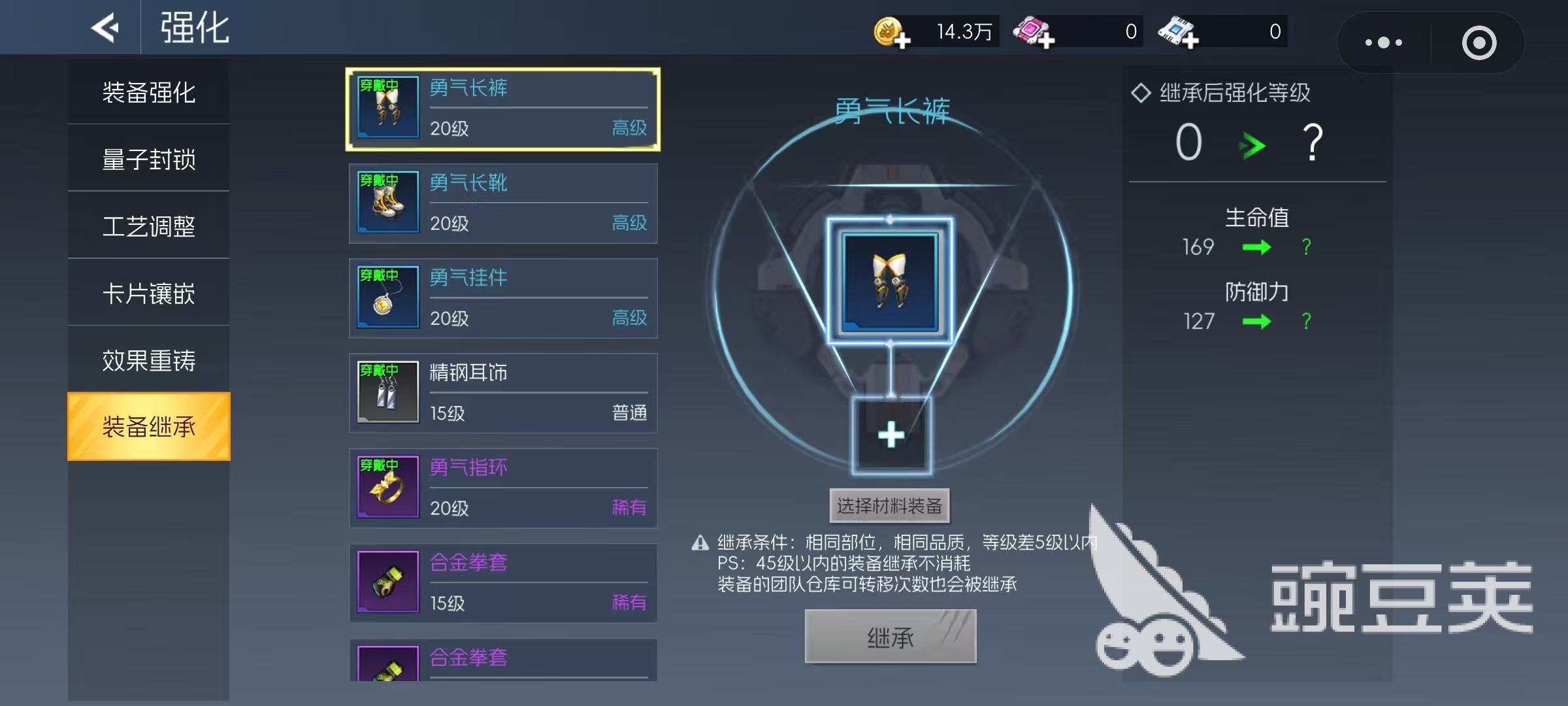The width and height of the screenshot is (1568, 706).
Task: Tap the 选择材料装备 button
Action: point(889,505)
